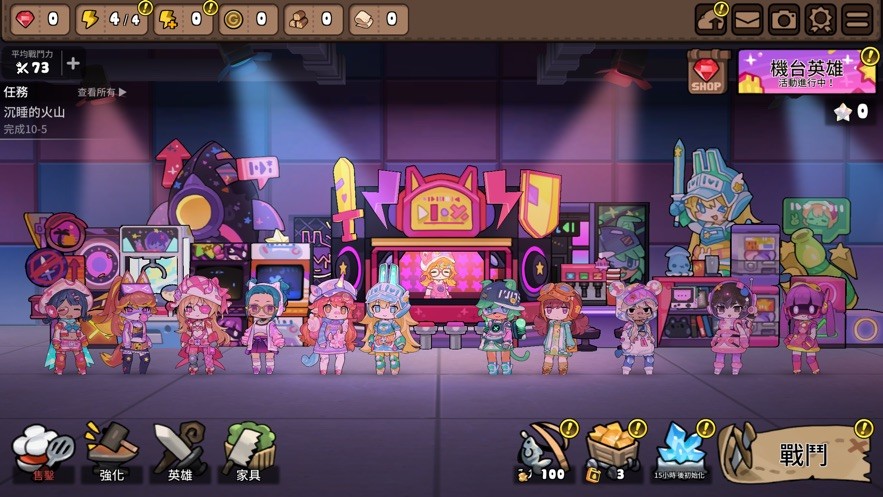Open the hamburger main menu

[x=857, y=19]
